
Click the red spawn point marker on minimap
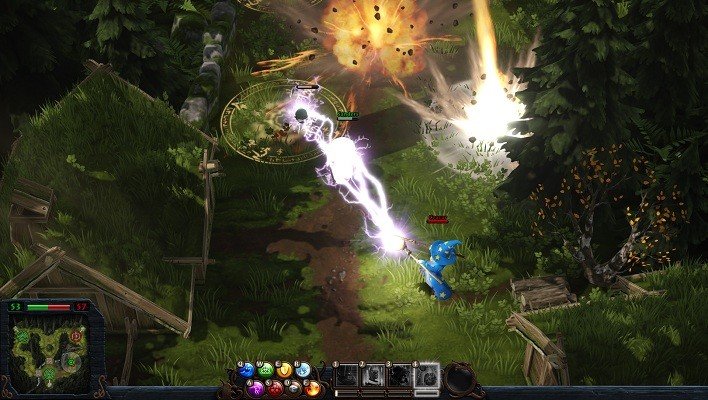point(76,337)
